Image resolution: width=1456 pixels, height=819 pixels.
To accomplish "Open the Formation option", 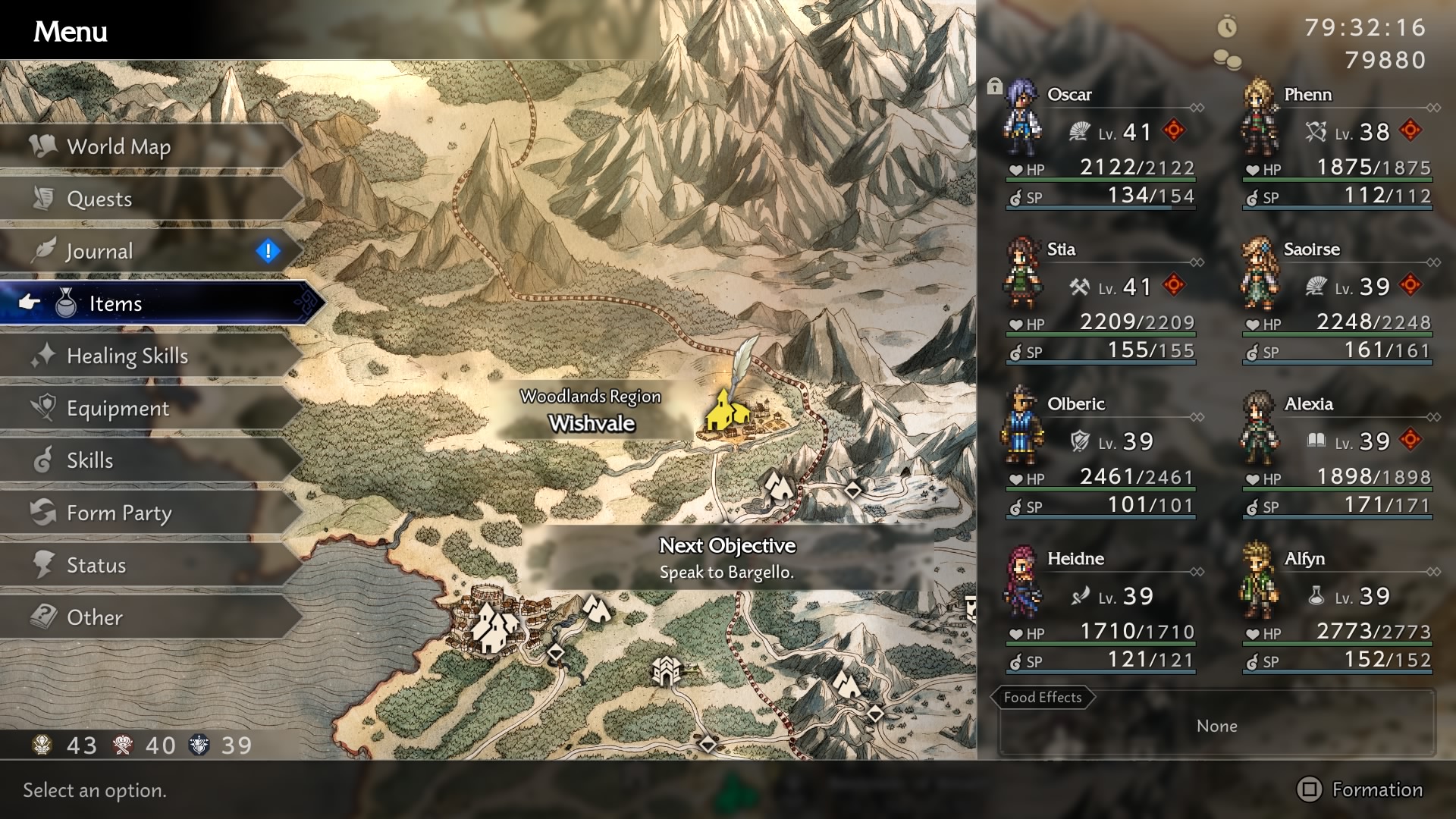I will coord(1360,789).
